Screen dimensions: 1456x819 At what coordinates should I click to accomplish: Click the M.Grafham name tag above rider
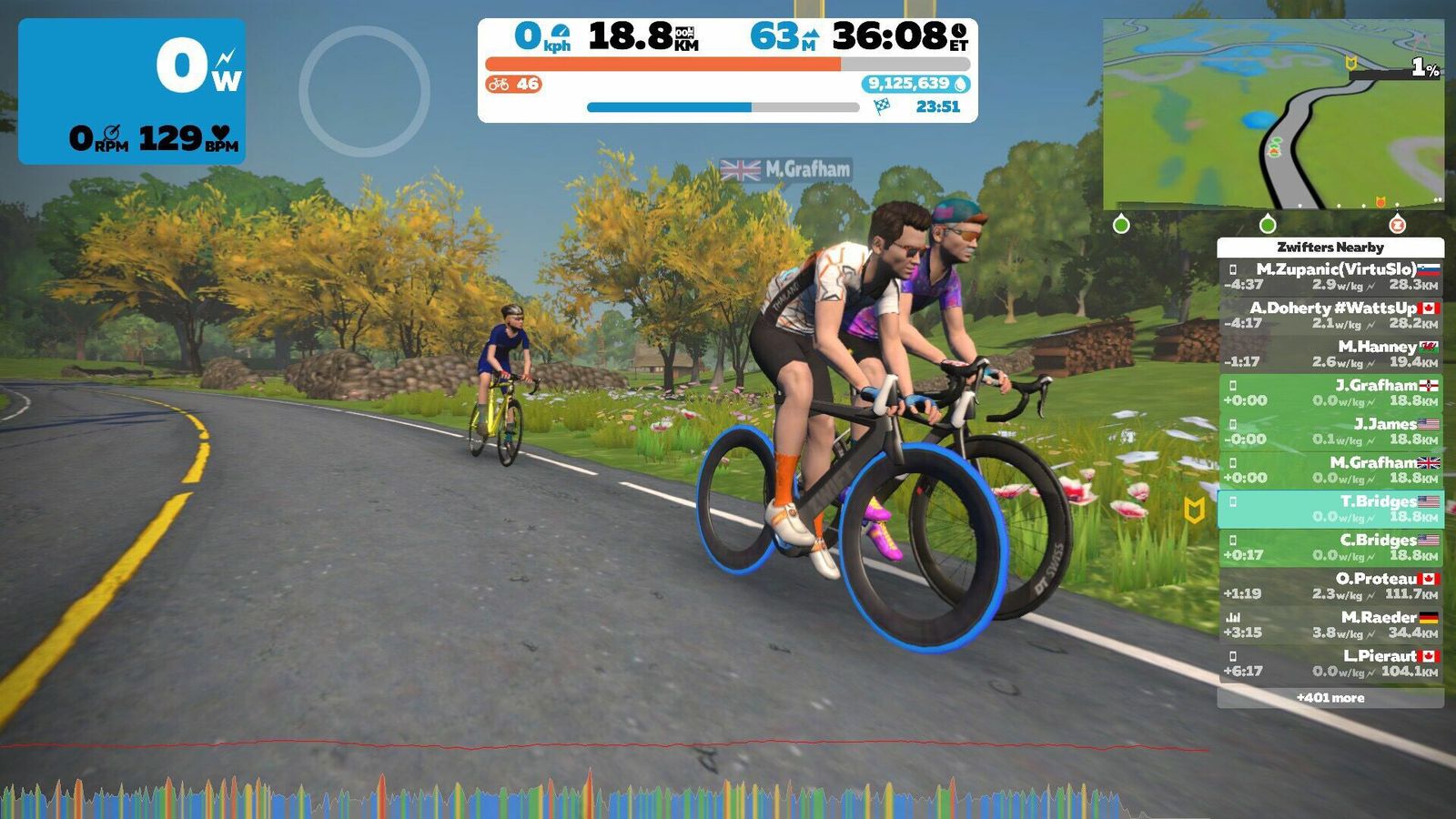(786, 169)
